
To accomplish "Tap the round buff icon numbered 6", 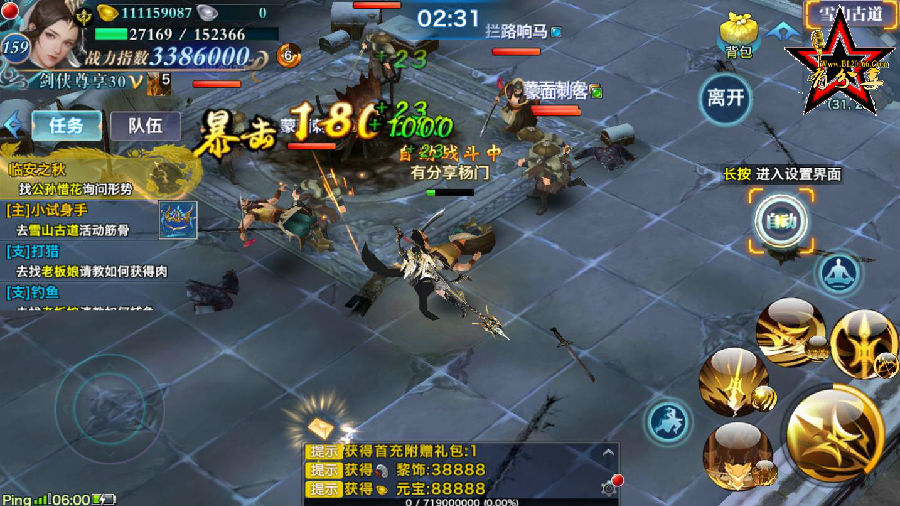I will (288, 56).
